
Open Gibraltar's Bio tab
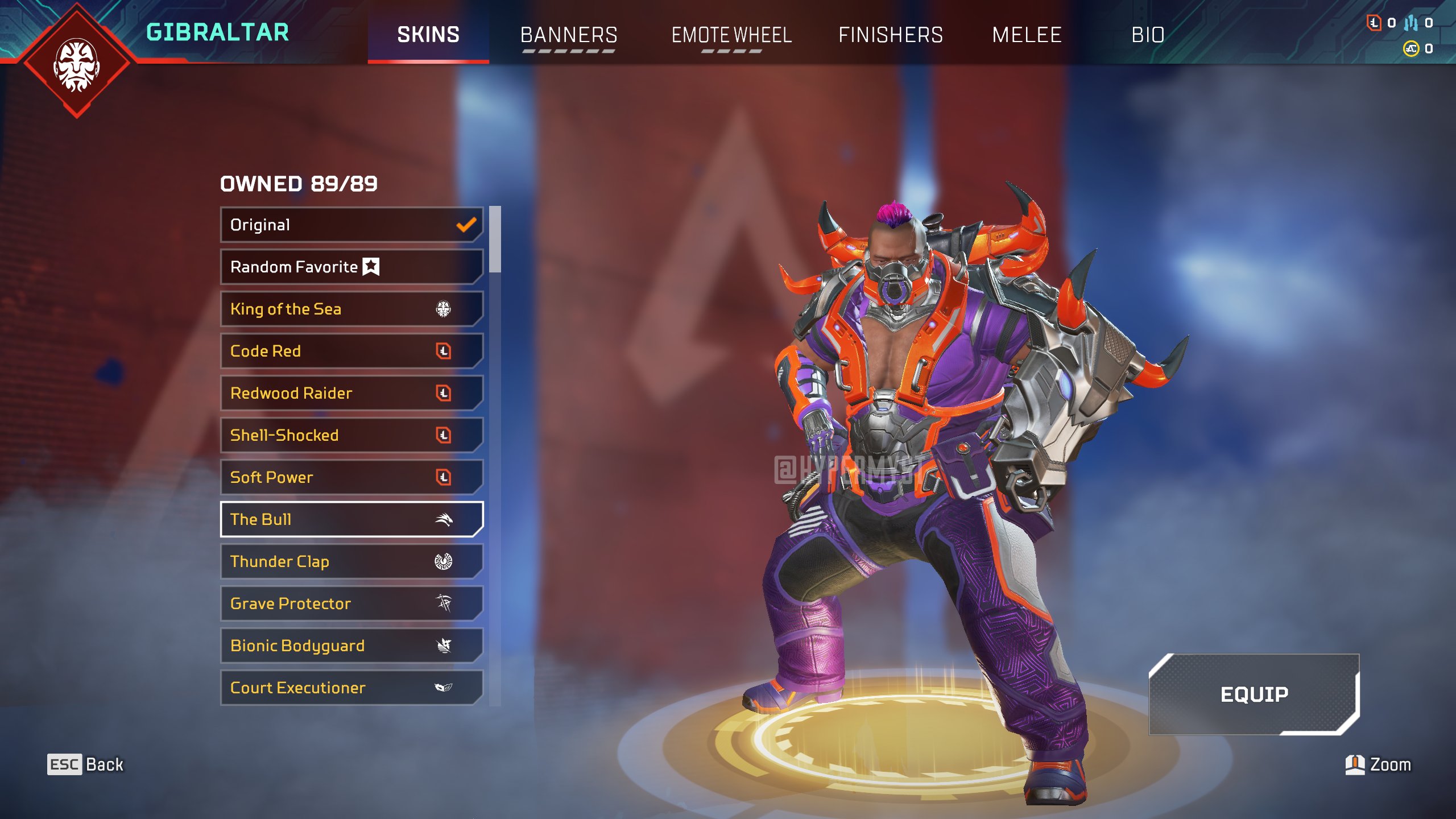click(x=1148, y=35)
